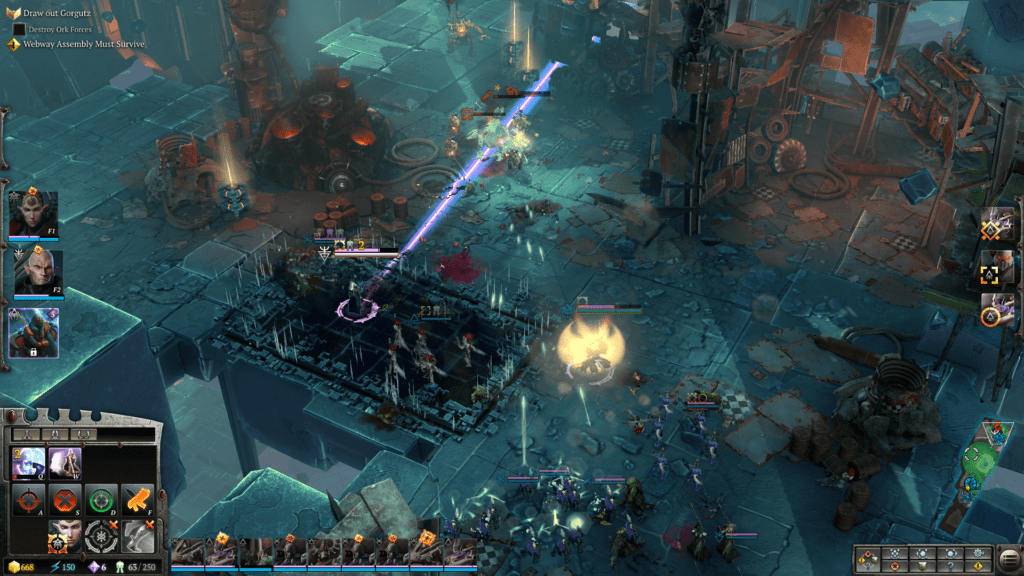Activate the W robed figure ability
This screenshot has width=1024, height=576.
pos(64,462)
